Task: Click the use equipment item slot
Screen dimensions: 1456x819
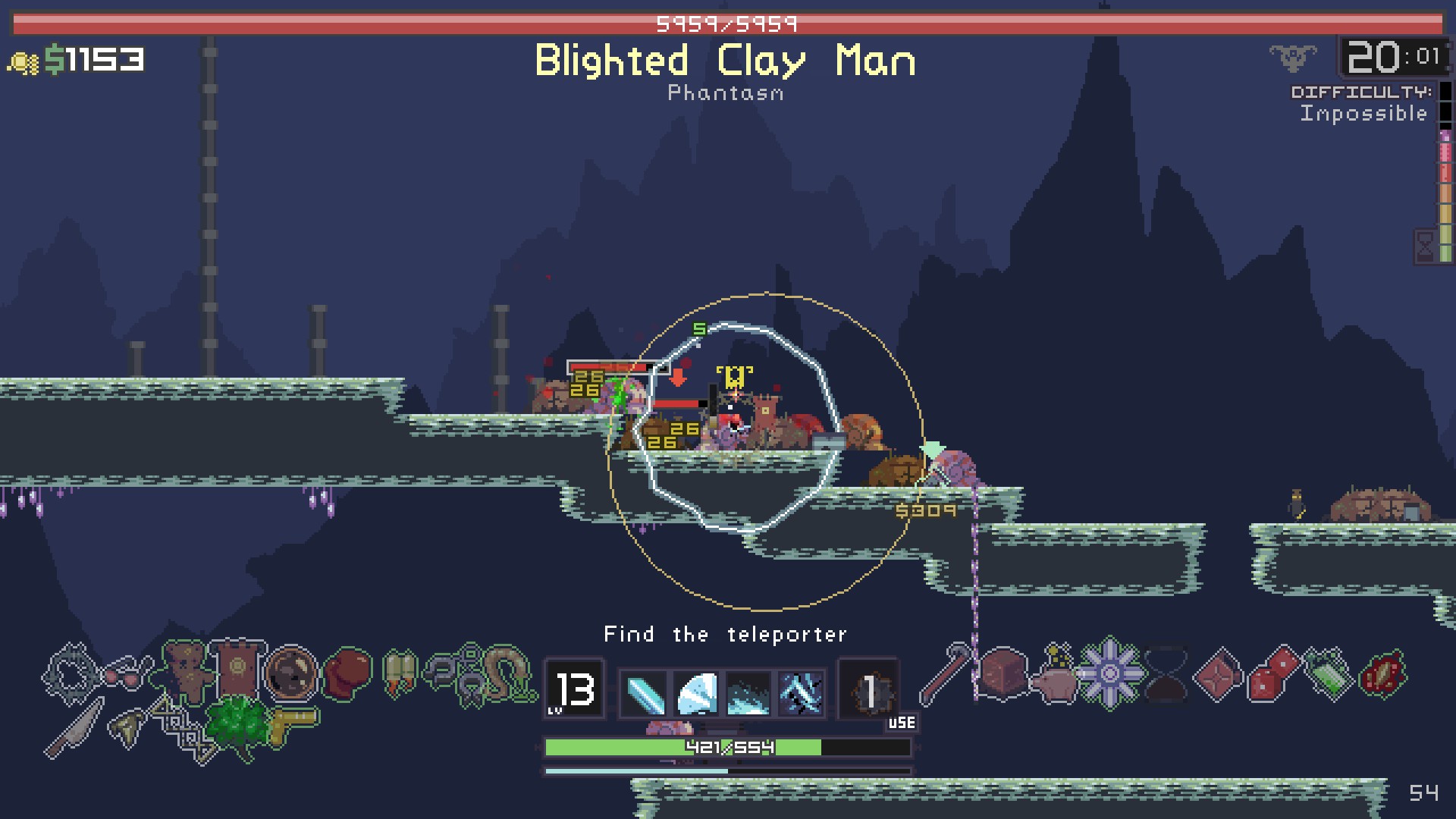Action: click(869, 692)
